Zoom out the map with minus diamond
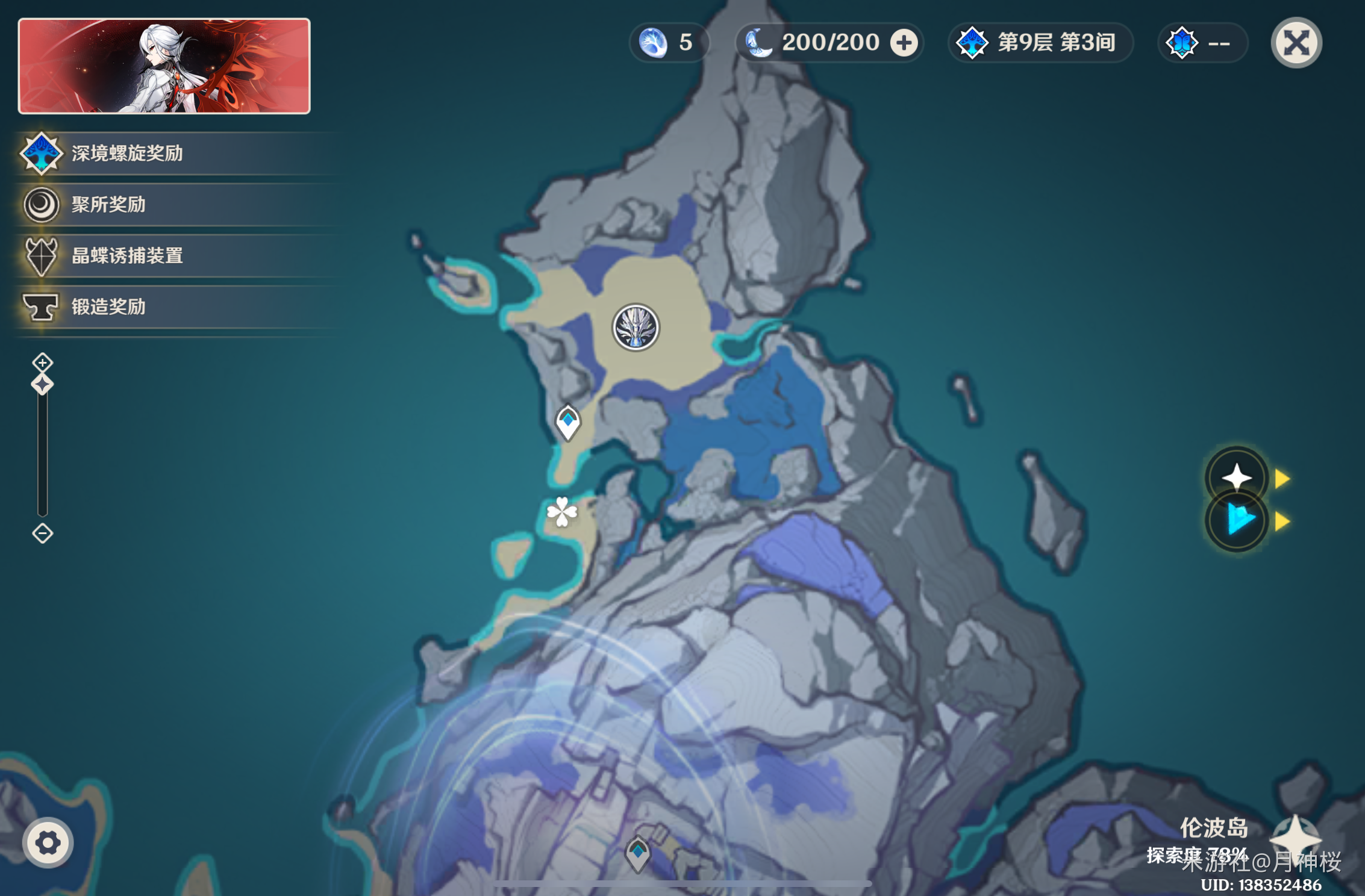 pos(42,534)
